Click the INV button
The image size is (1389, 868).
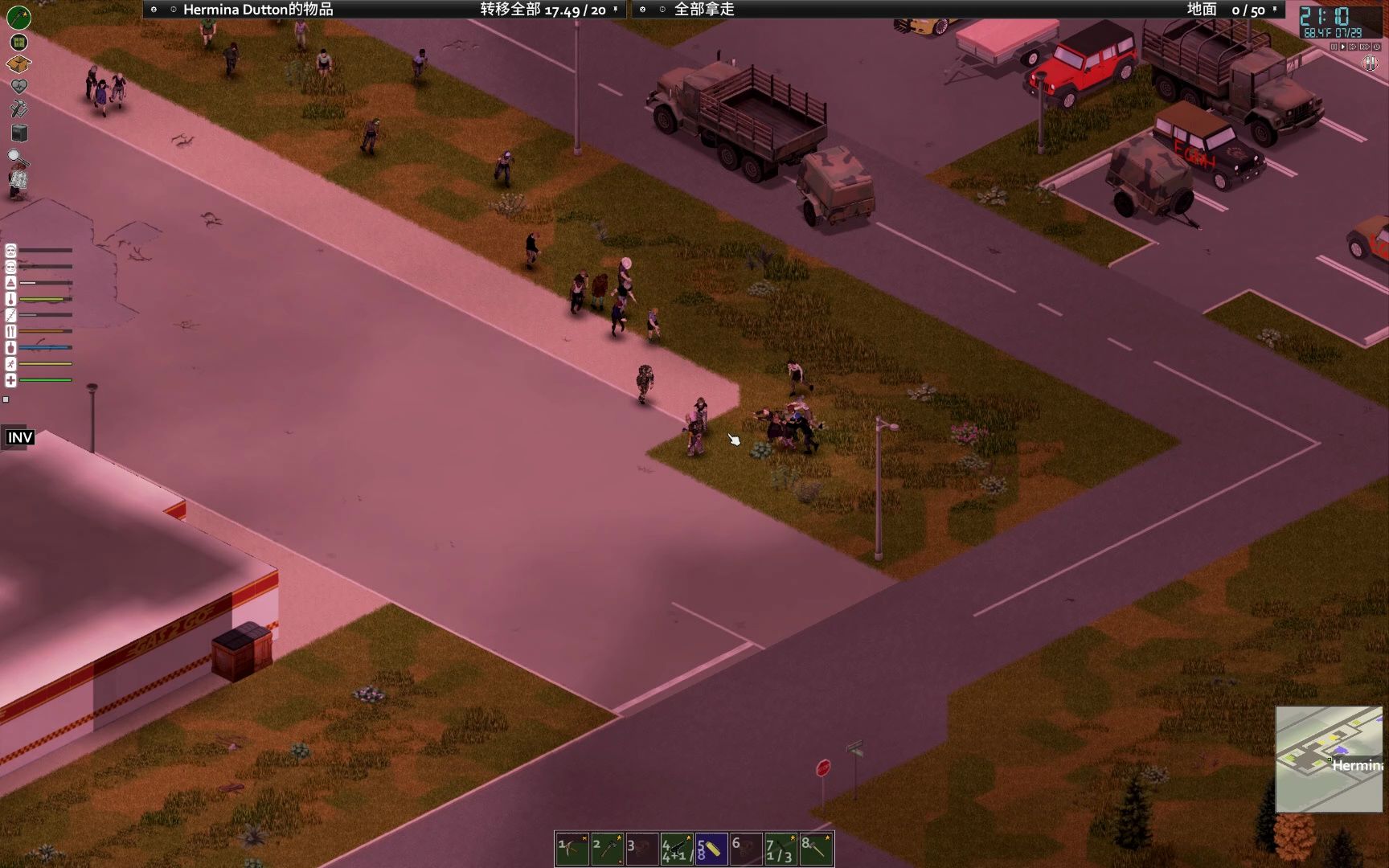20,437
